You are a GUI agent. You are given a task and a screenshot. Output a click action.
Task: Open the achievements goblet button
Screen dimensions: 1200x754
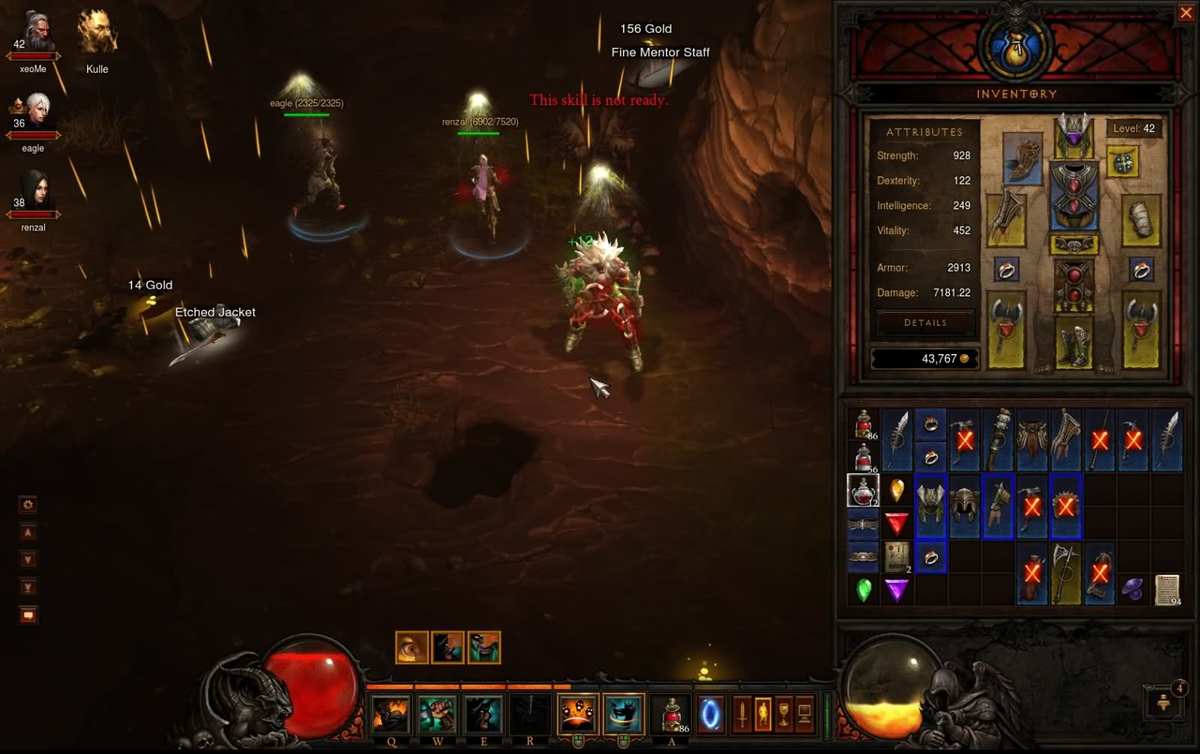coord(784,714)
